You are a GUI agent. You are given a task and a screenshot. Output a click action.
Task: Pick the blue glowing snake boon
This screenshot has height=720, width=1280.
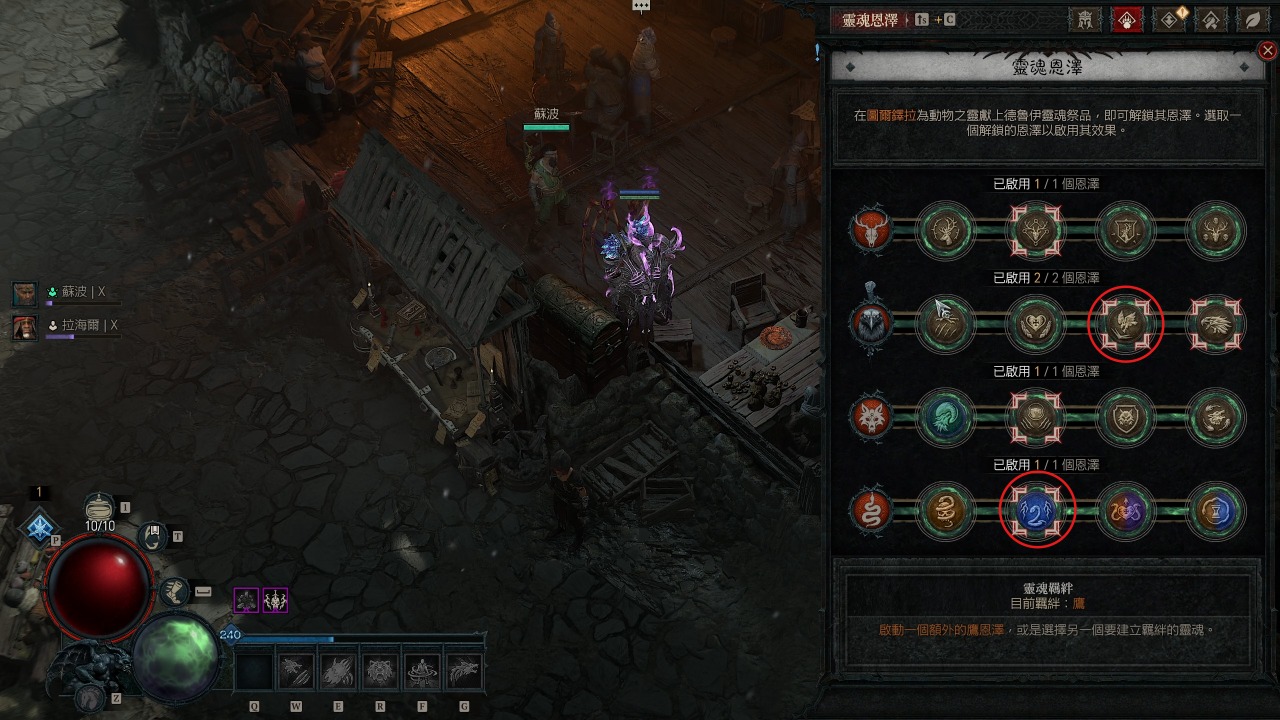tap(1036, 511)
